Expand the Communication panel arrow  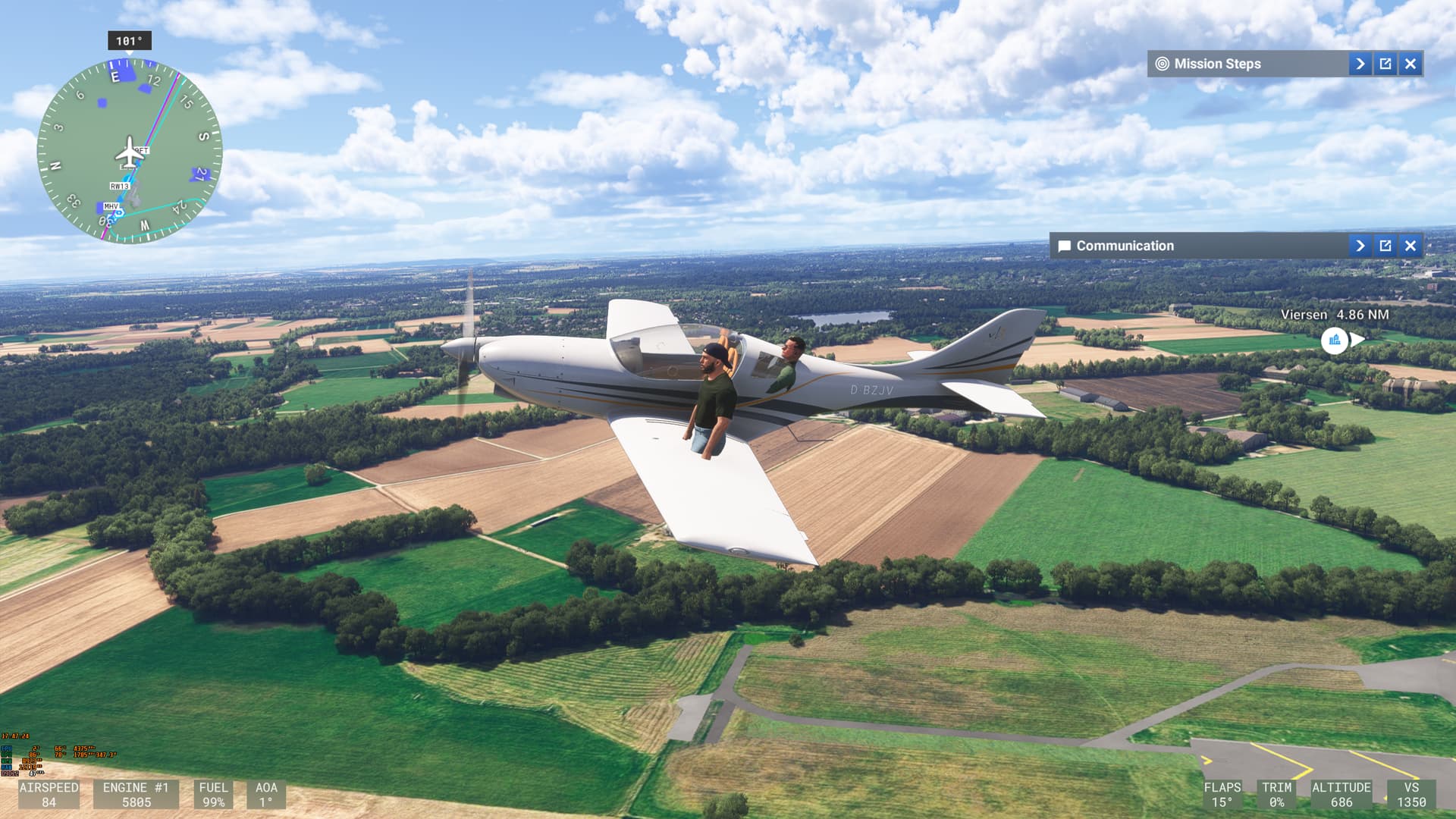[x=1360, y=246]
